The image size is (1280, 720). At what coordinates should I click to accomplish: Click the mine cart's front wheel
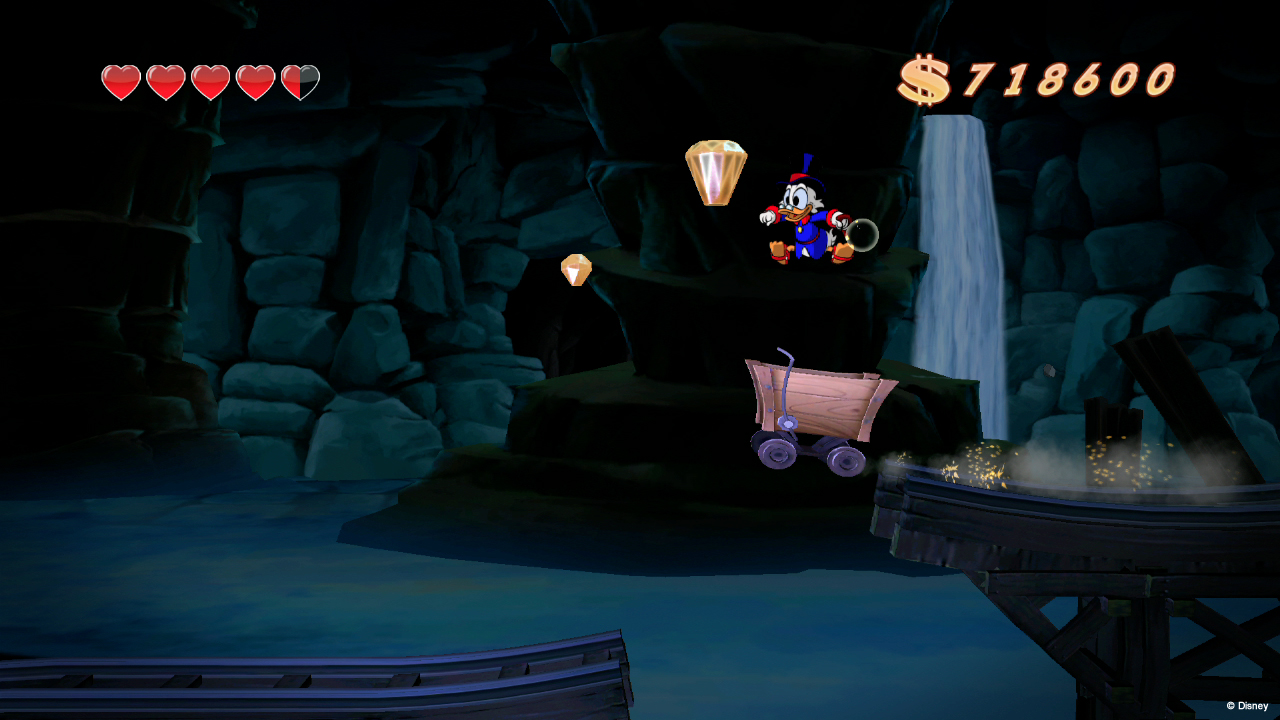775,455
